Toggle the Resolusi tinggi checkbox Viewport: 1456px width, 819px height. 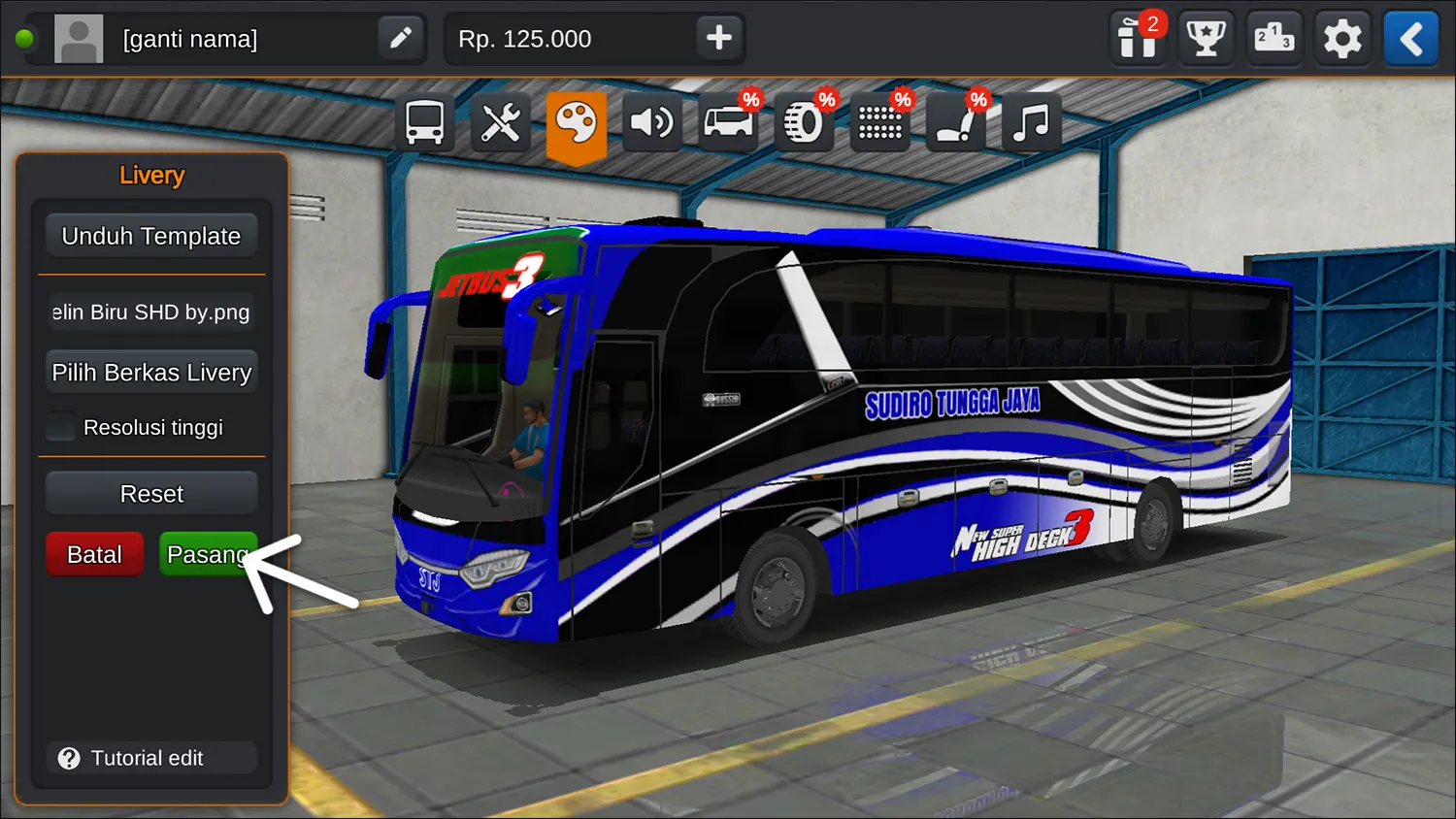pos(61,427)
